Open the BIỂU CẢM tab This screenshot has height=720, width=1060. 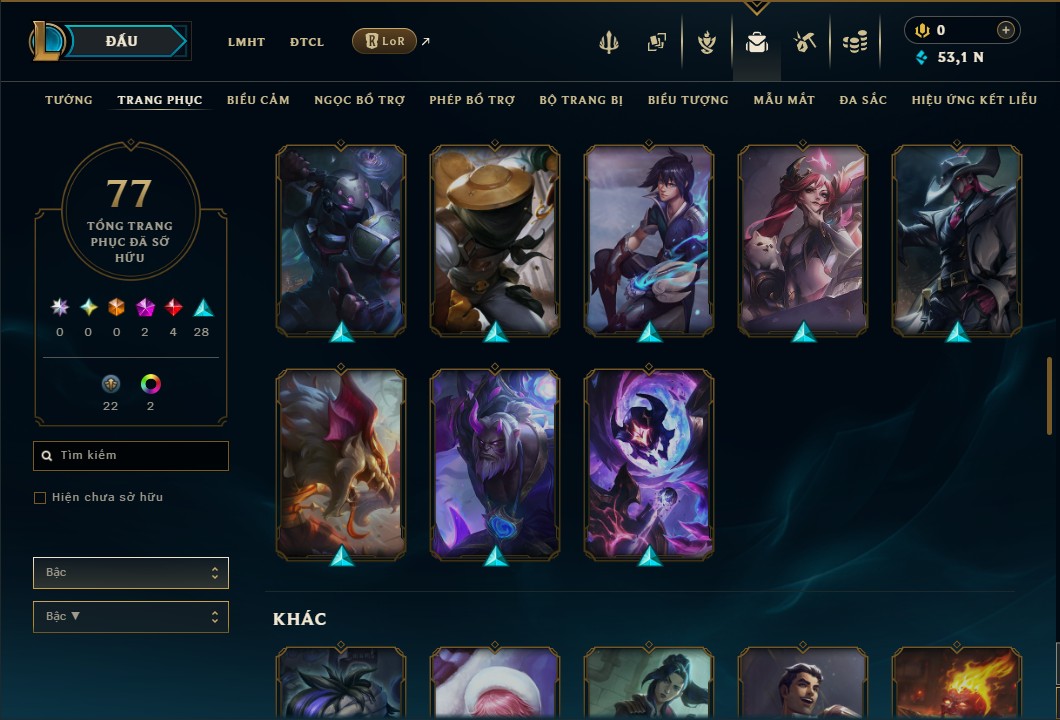(258, 100)
